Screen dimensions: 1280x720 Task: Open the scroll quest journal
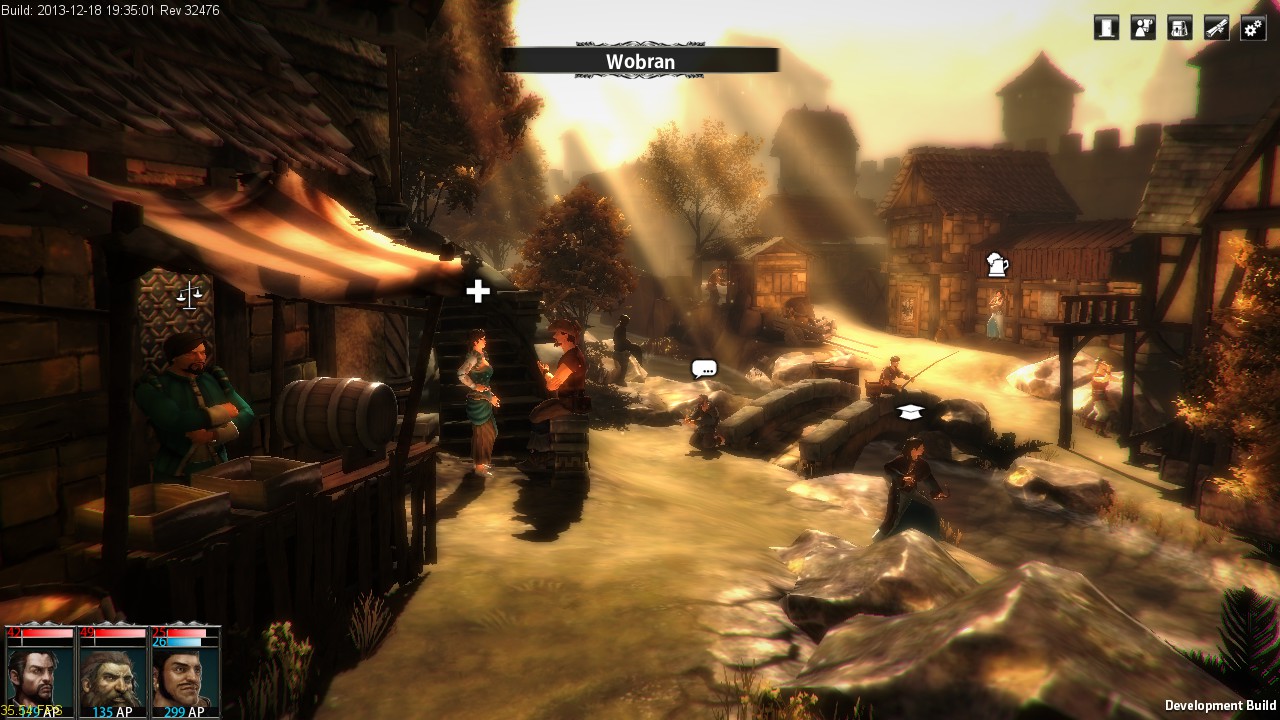pyautogui.click(x=1216, y=28)
